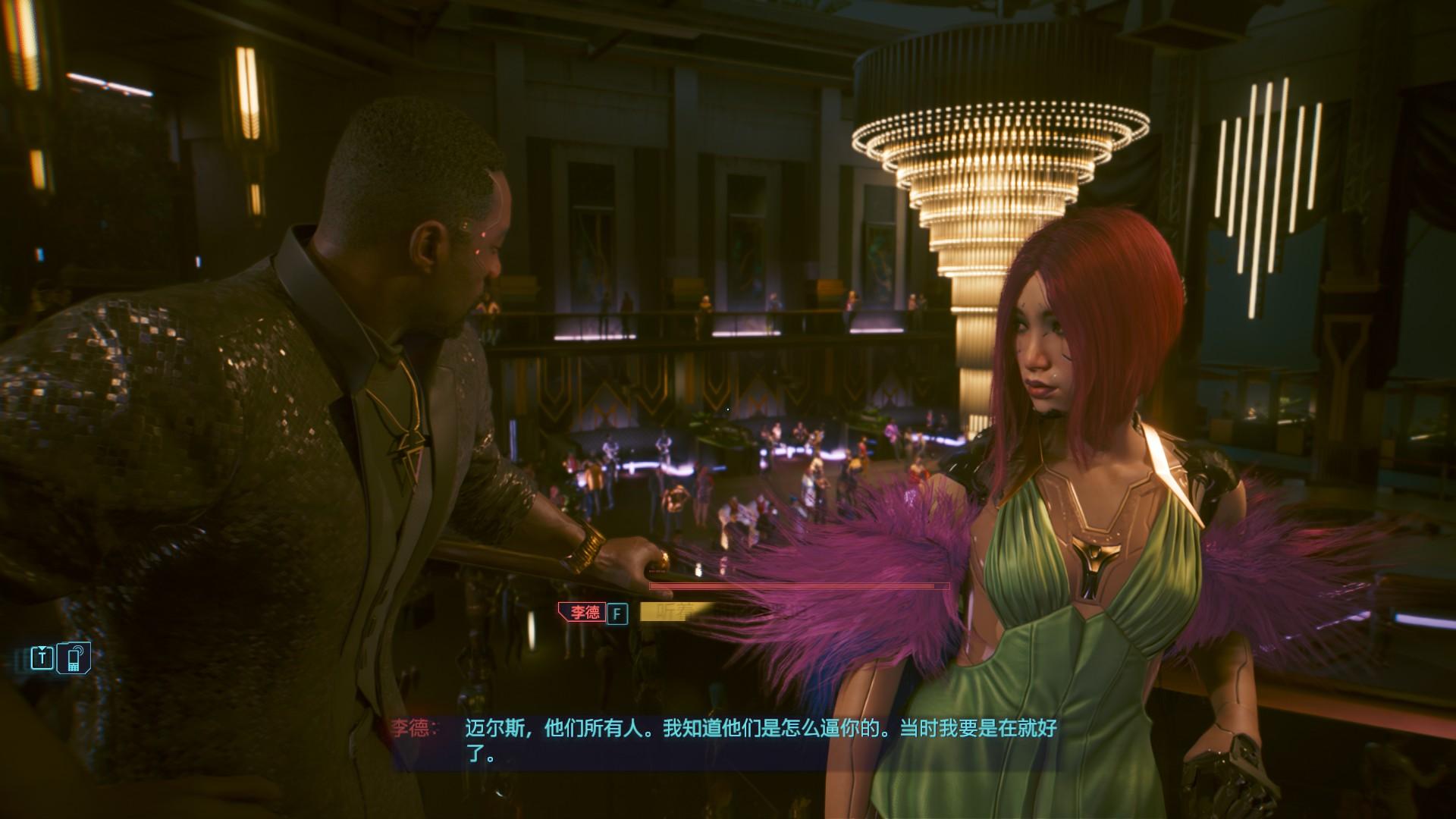Viewport: 1456px width, 819px height.
Task: Choose the highlighted yellow dialogue reply option
Action: [x=675, y=612]
